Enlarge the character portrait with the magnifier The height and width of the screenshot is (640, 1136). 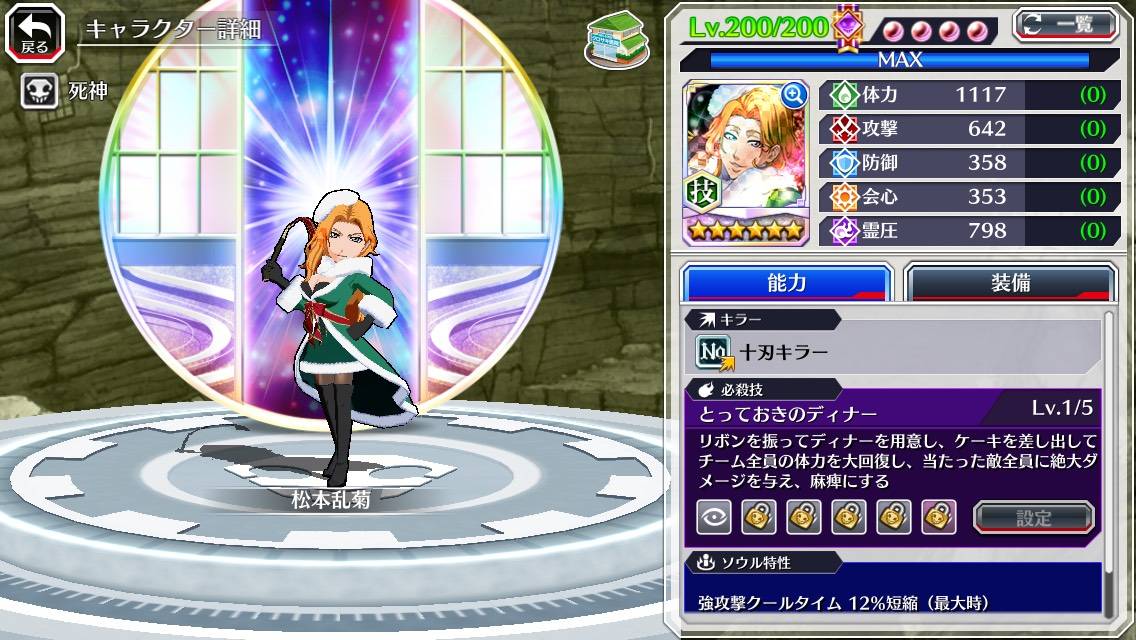point(794,95)
